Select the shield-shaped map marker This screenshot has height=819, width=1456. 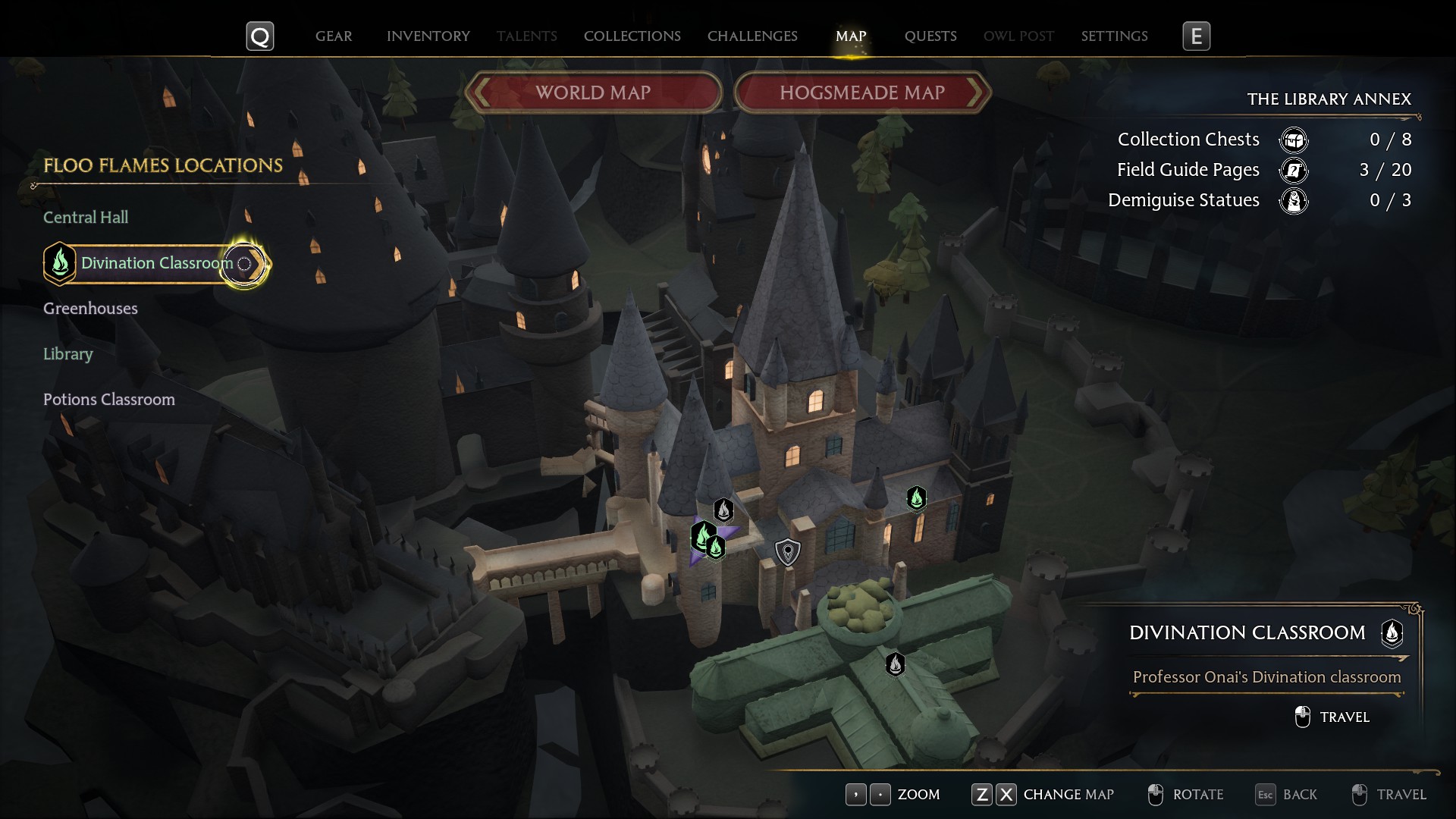[788, 552]
